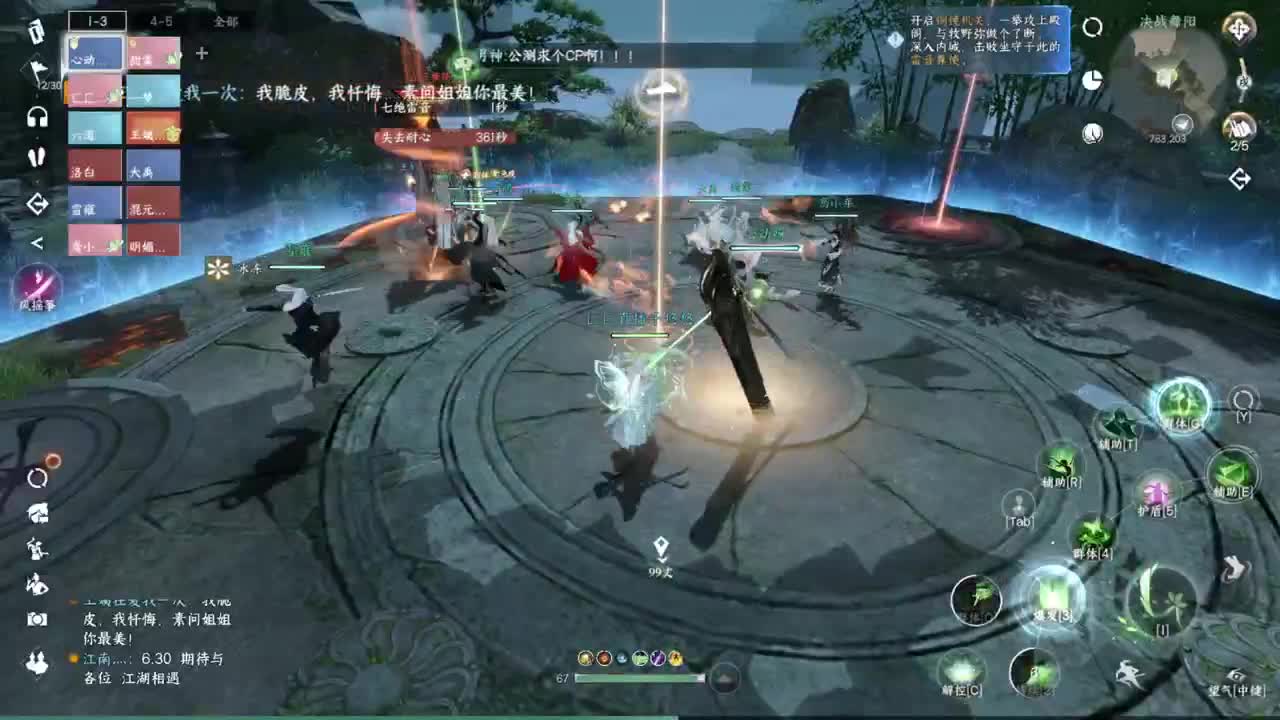Use the 爆发[3] burst skill
1280x720 pixels.
tap(1052, 597)
